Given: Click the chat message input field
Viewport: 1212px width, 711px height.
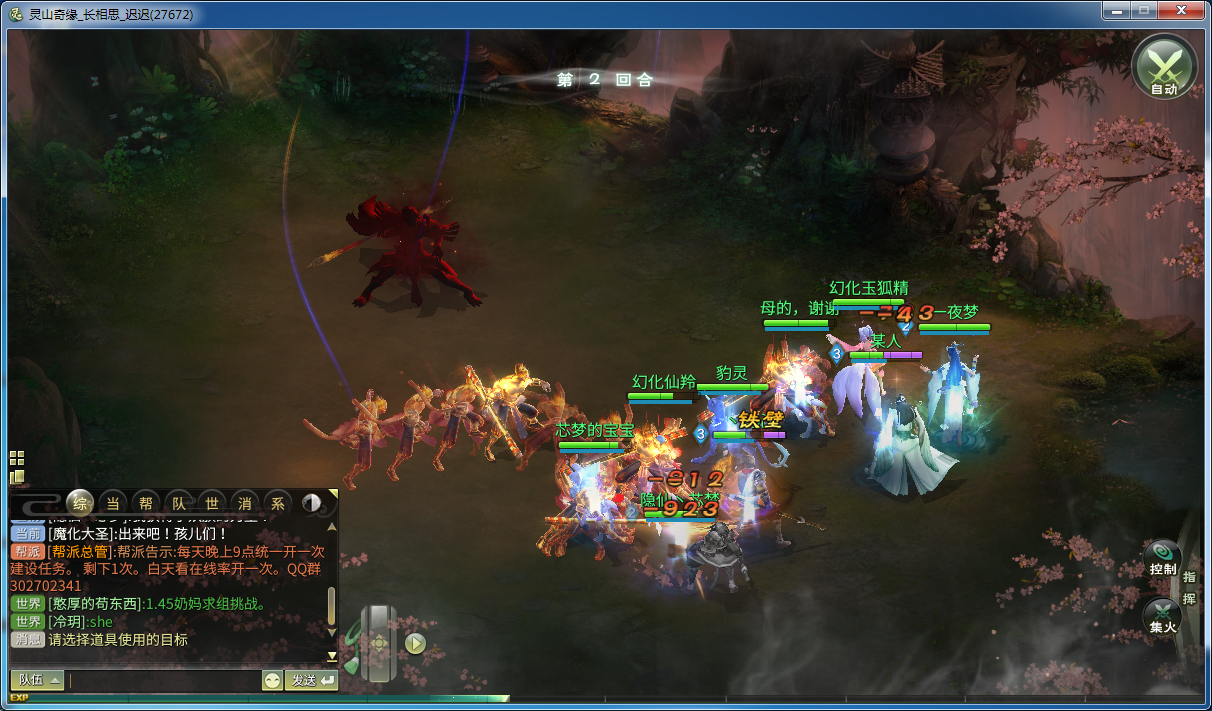Looking at the screenshot, I should (x=165, y=680).
